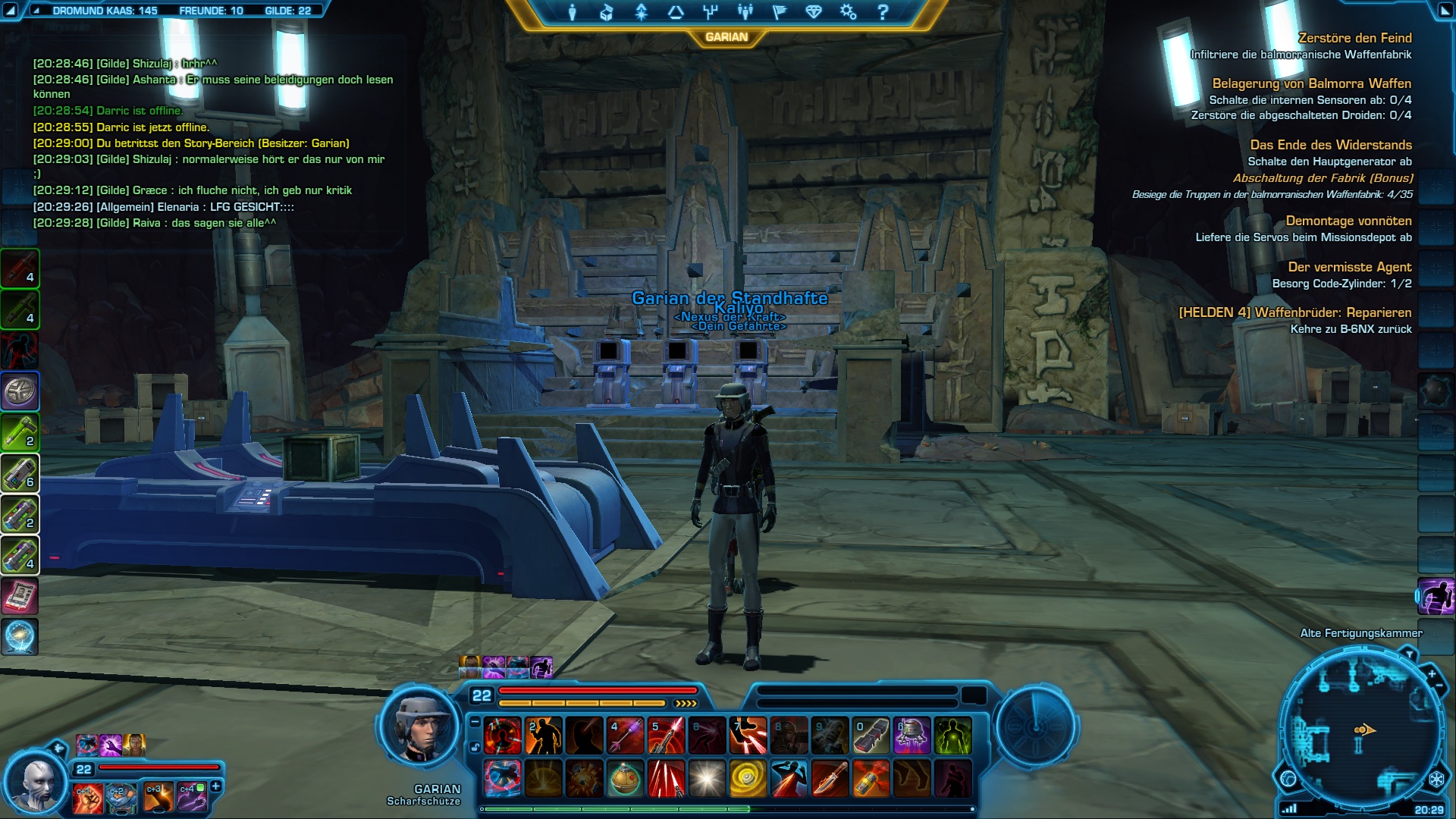Open the help question mark menu

tap(883, 12)
